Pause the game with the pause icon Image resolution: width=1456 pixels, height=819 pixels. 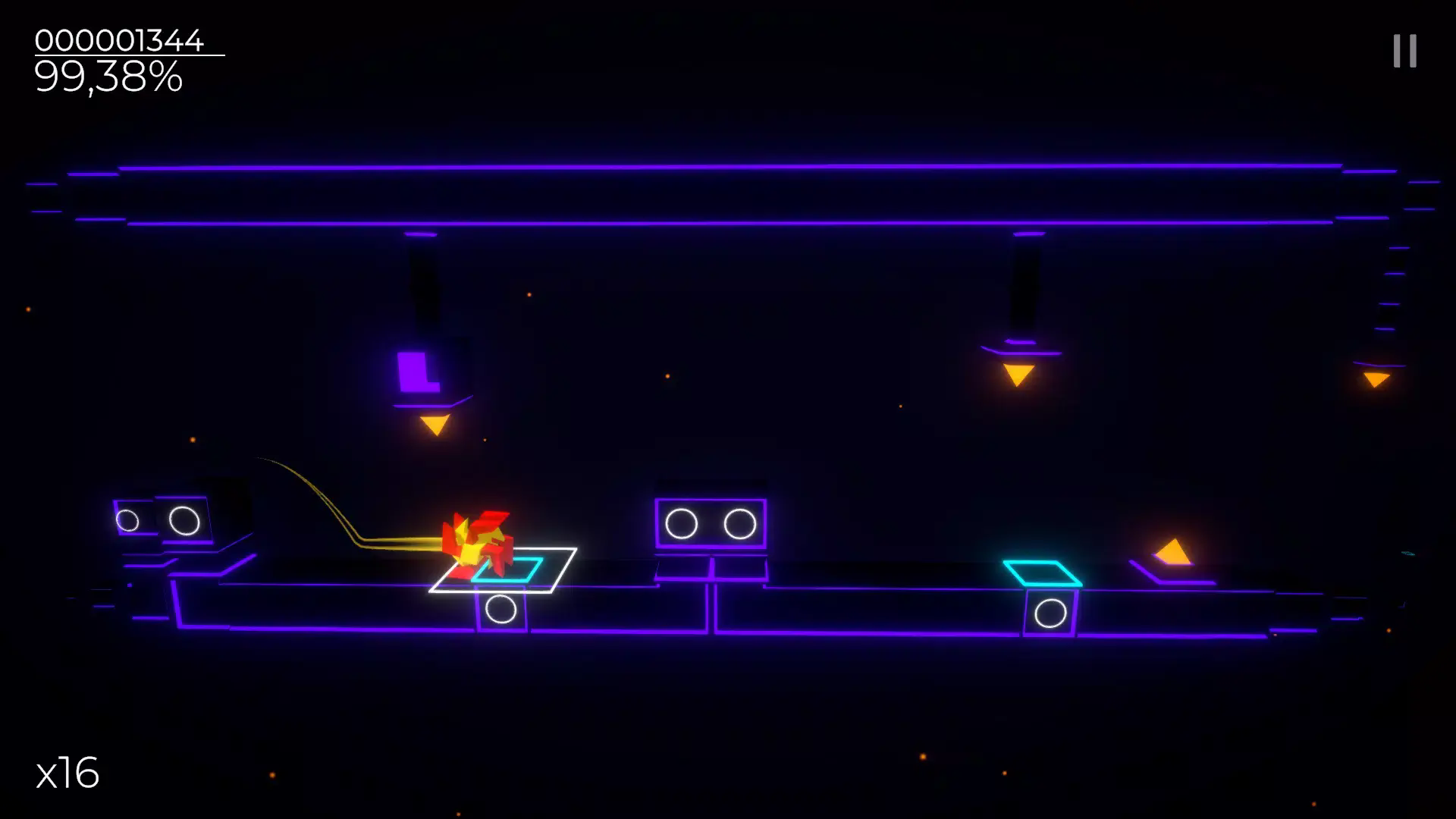(1404, 52)
